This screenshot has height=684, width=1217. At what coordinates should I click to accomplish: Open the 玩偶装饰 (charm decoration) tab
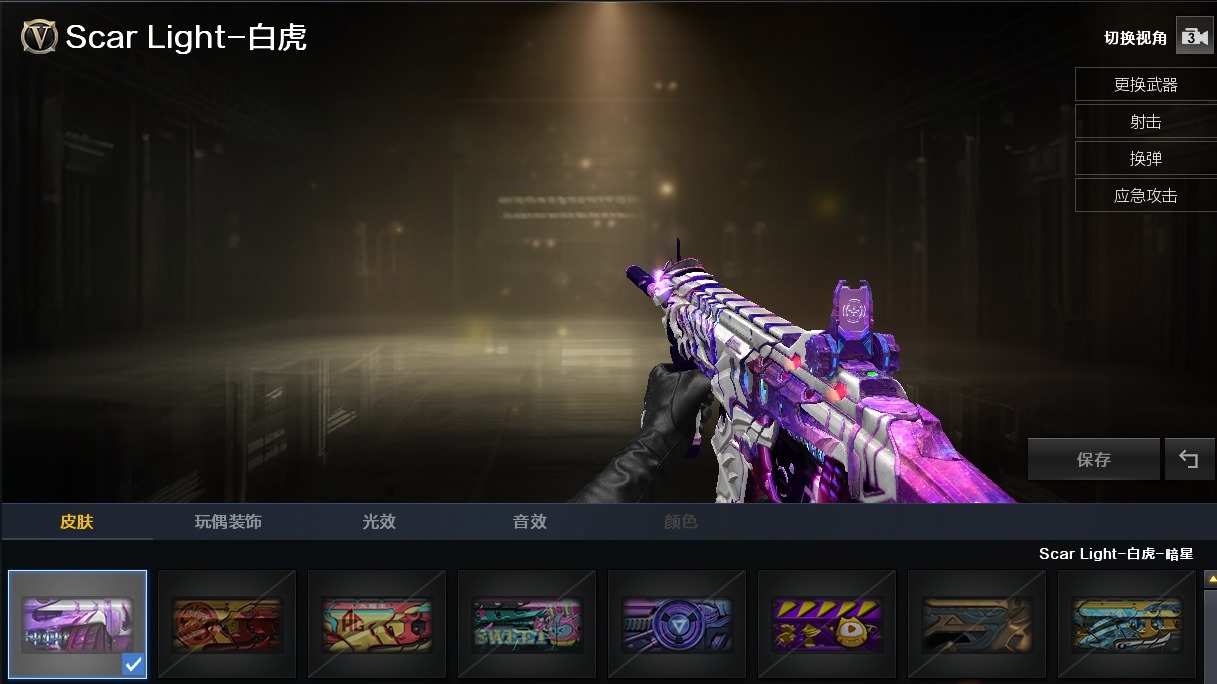click(x=228, y=522)
